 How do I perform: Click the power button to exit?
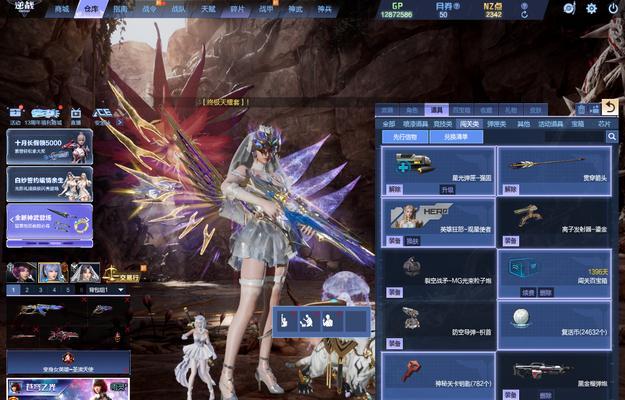(x=611, y=9)
